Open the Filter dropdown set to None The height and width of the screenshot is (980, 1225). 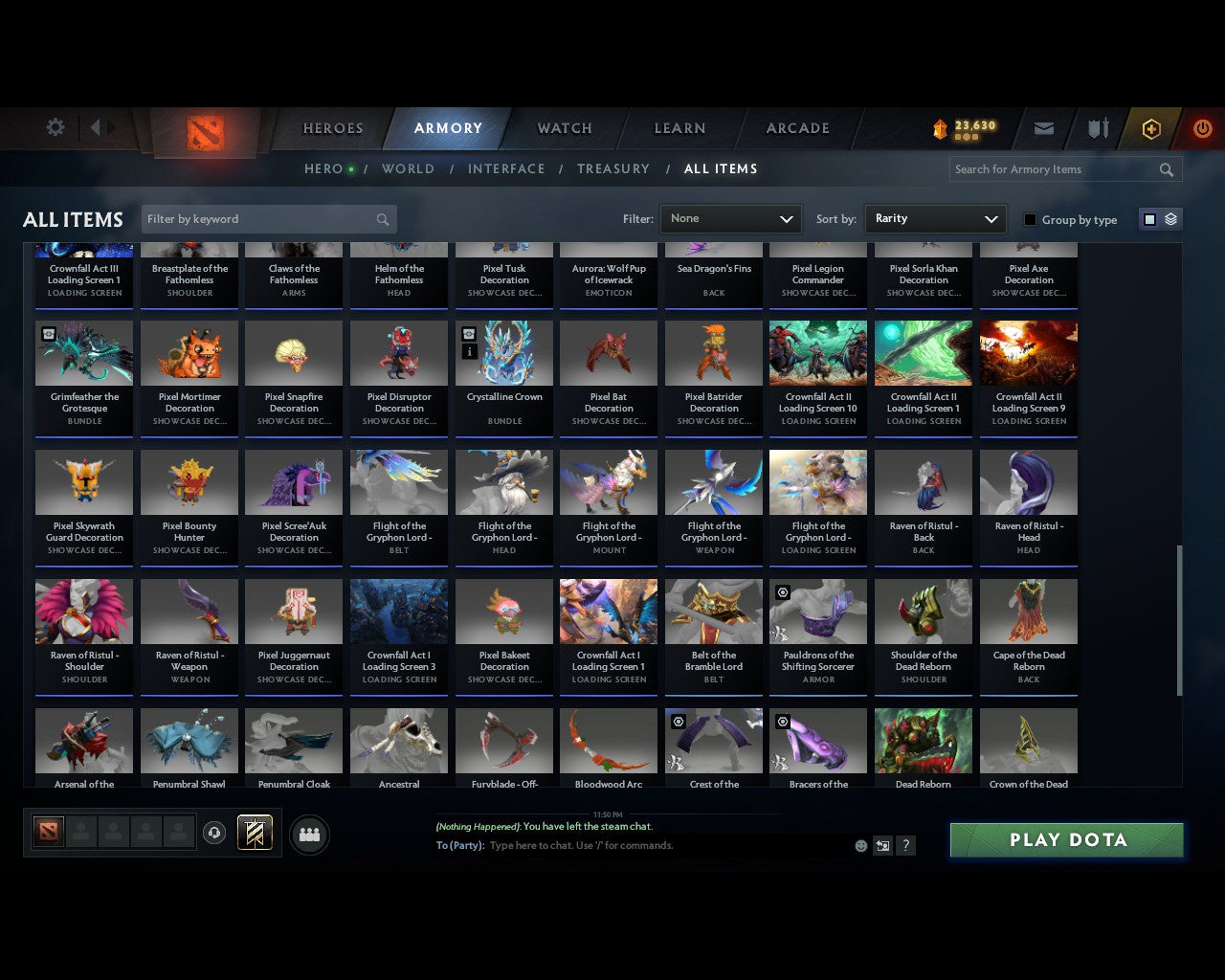(730, 218)
